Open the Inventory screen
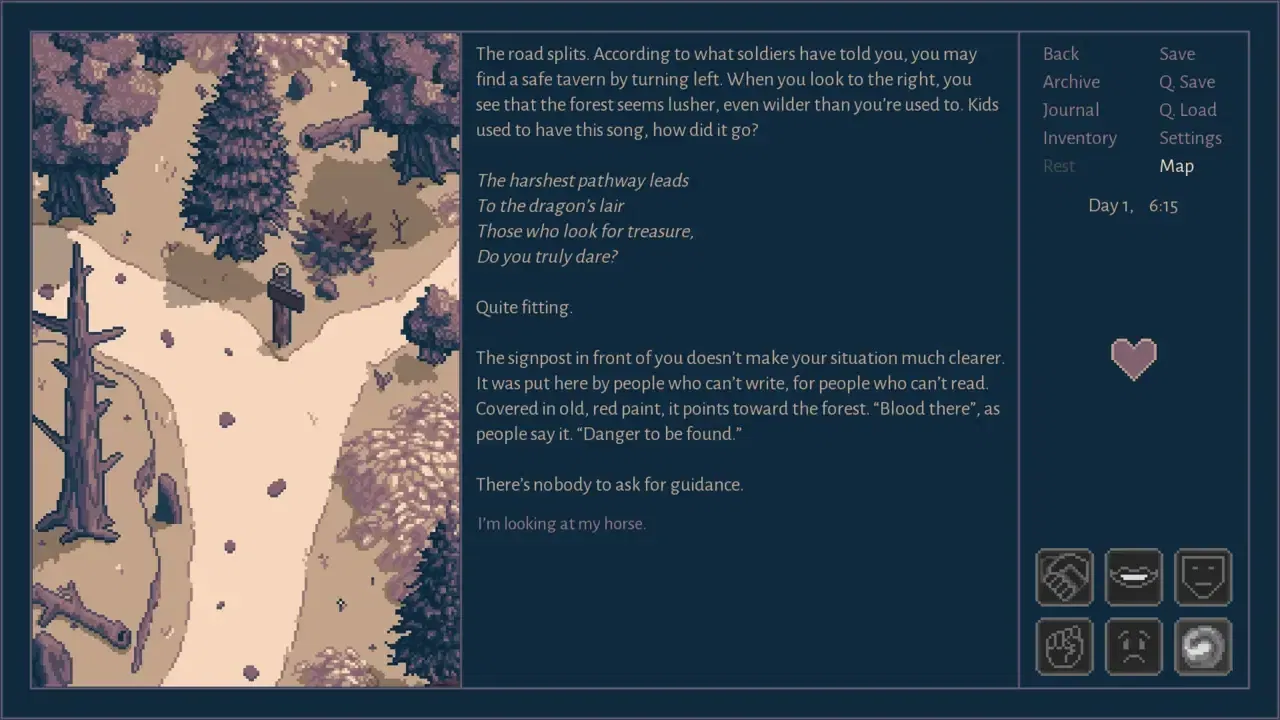 coord(1080,138)
